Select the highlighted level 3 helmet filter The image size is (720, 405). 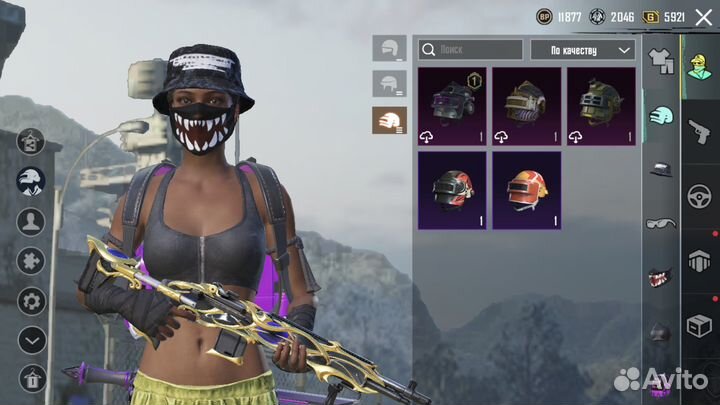pos(389,121)
